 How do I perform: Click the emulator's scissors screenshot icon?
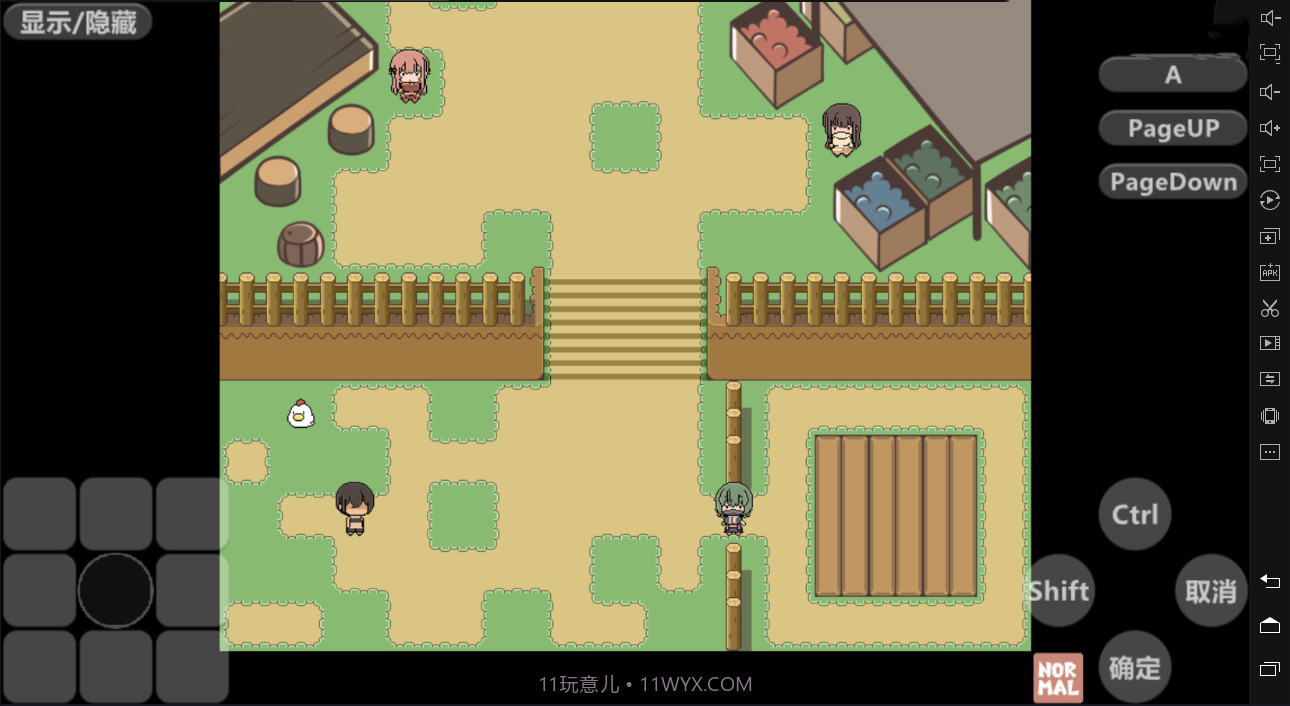coord(1270,308)
